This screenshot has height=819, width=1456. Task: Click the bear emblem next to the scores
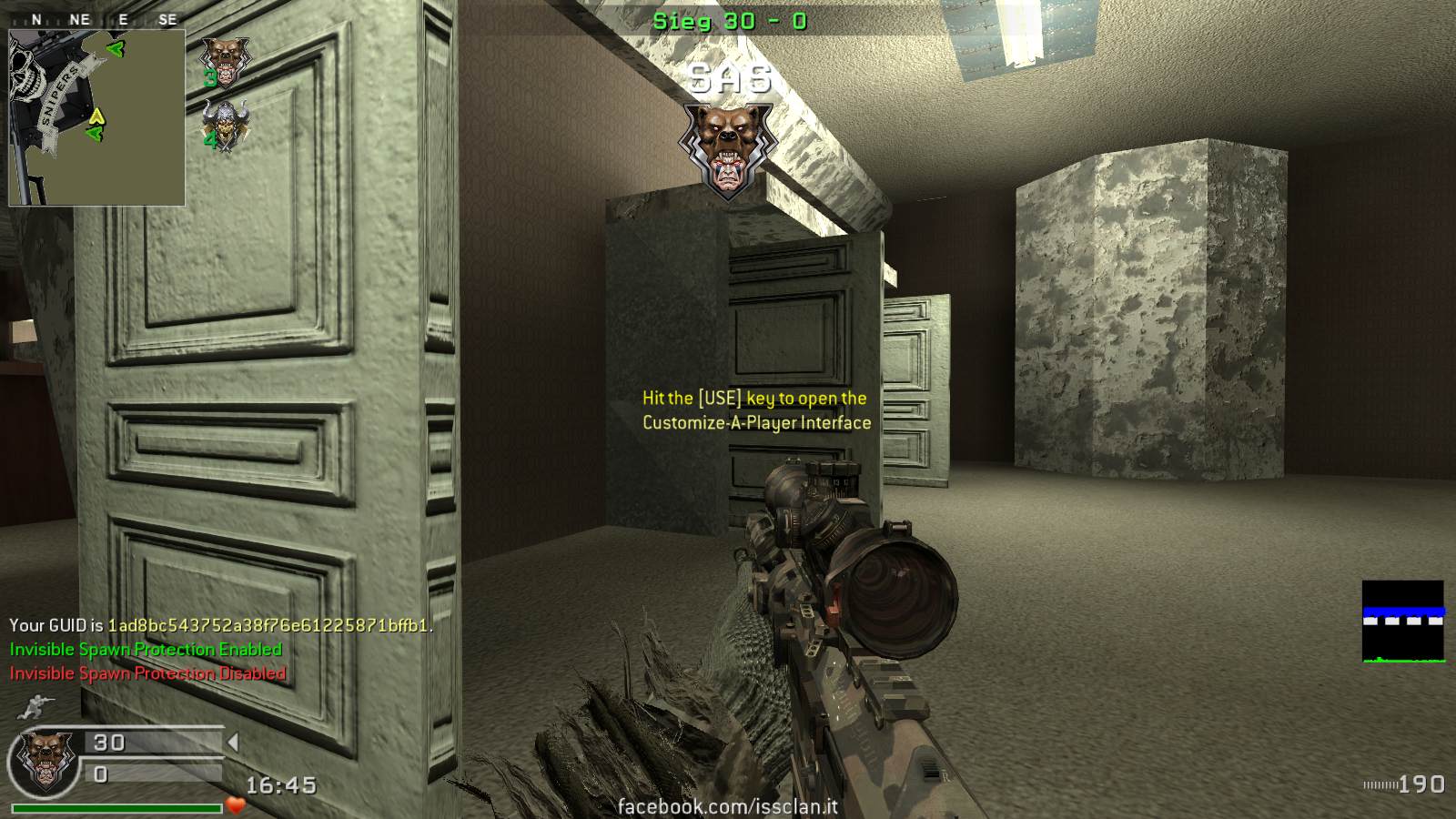[41, 762]
